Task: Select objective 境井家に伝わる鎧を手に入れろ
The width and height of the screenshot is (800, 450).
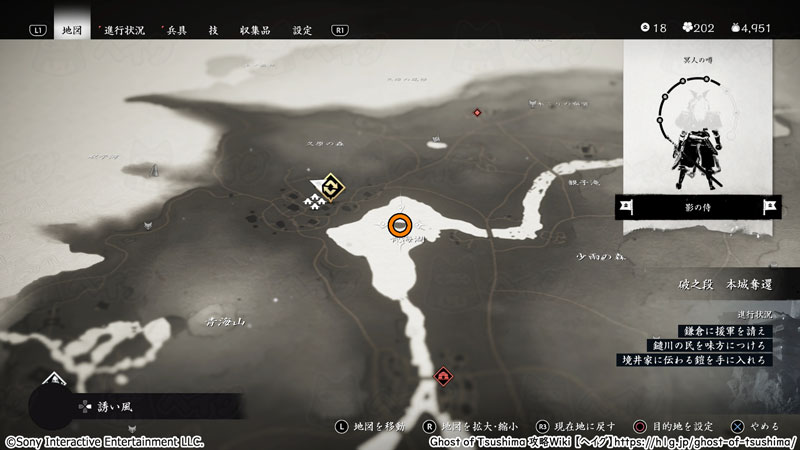Action: click(704, 358)
